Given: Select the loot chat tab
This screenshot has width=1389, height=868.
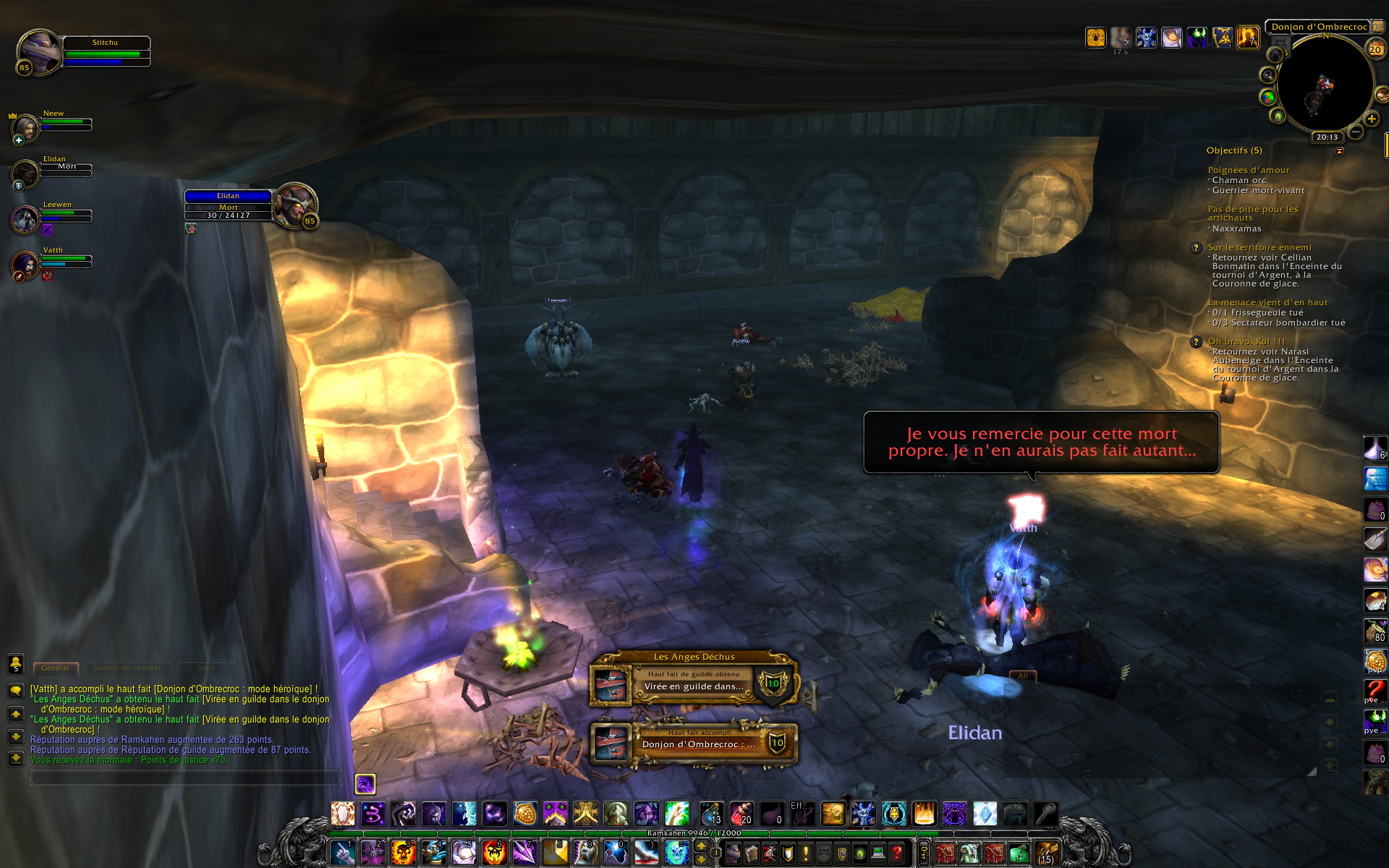Looking at the screenshot, I should coord(206,668).
